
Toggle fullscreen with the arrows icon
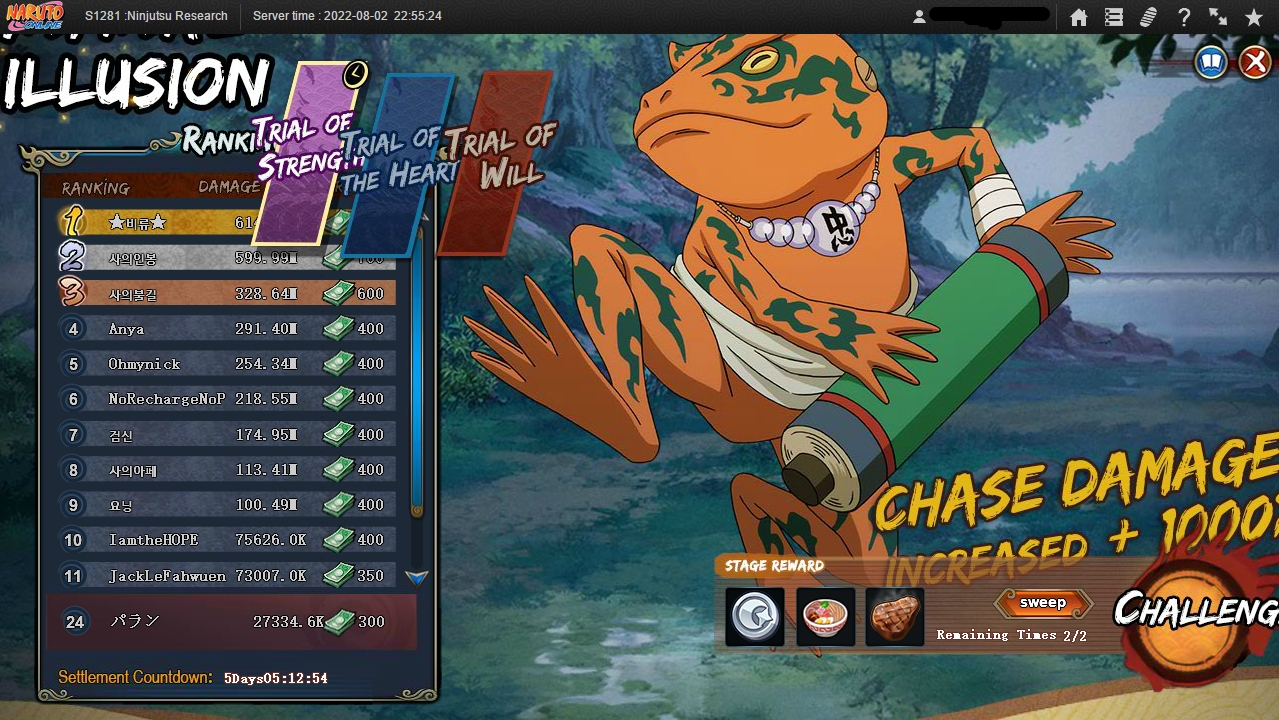[x=1218, y=17]
